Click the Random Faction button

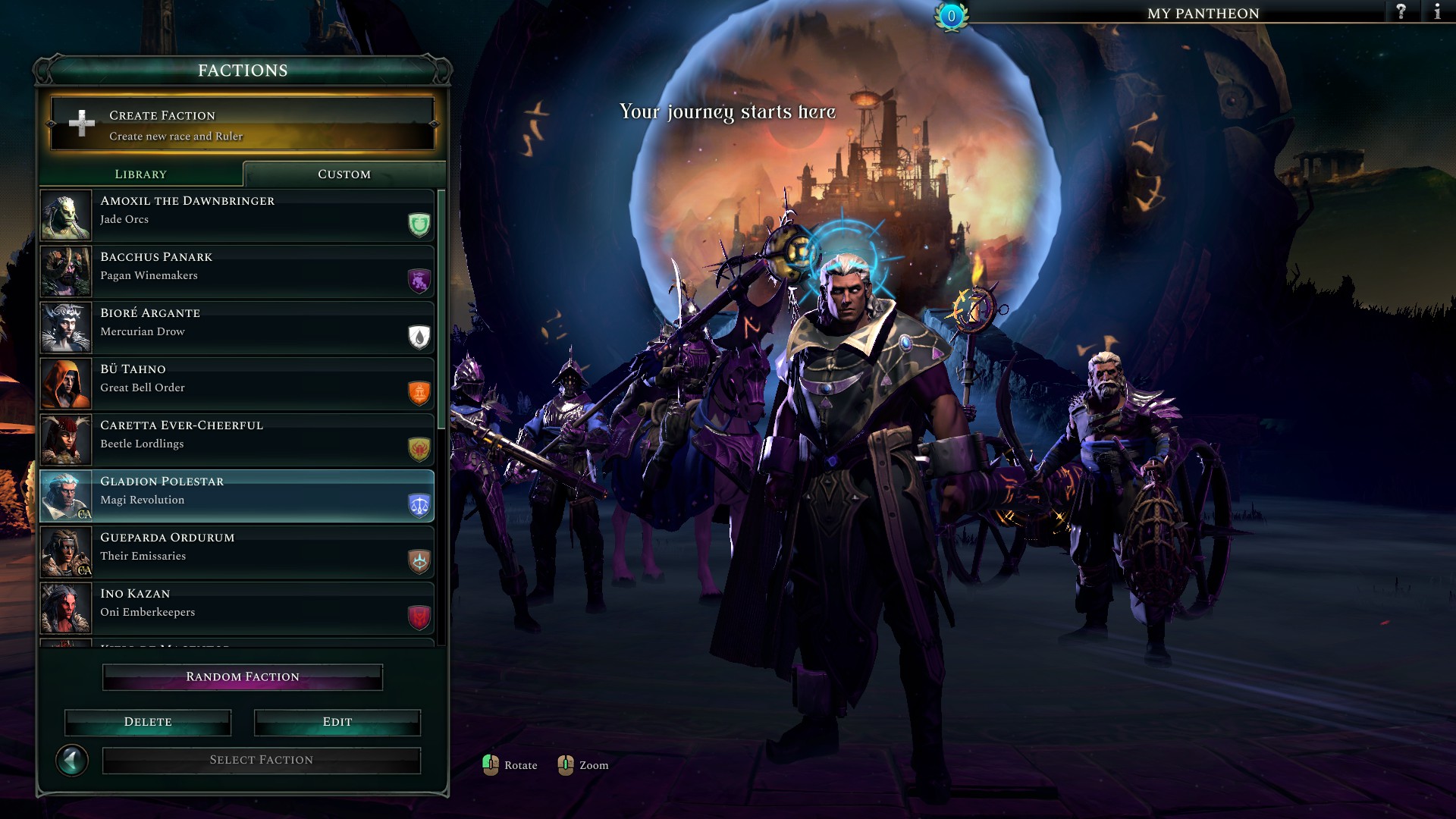(x=242, y=676)
